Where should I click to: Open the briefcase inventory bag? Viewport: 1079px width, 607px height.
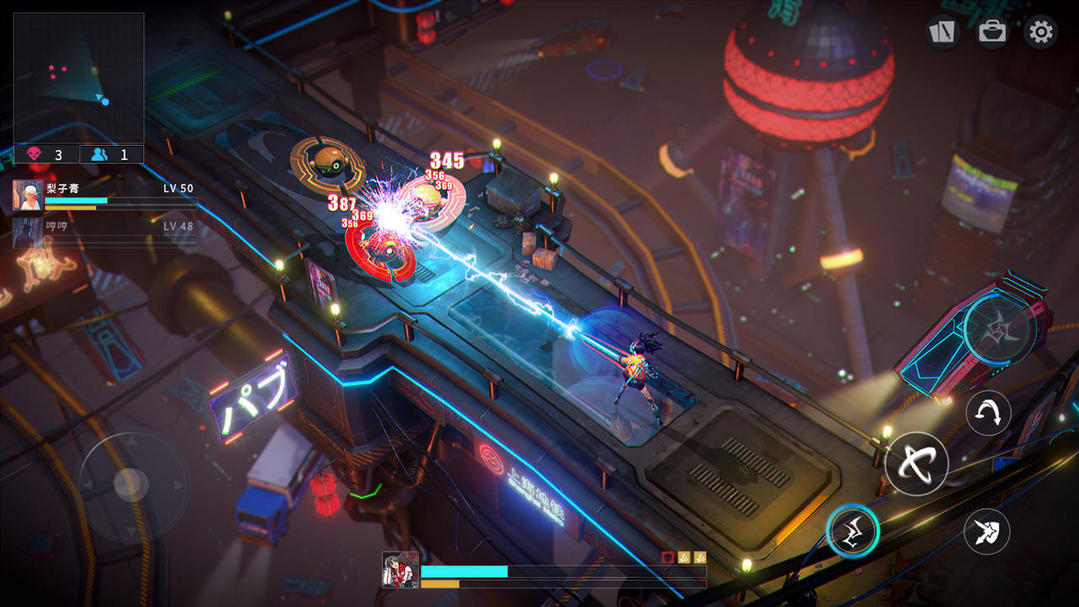[992, 32]
